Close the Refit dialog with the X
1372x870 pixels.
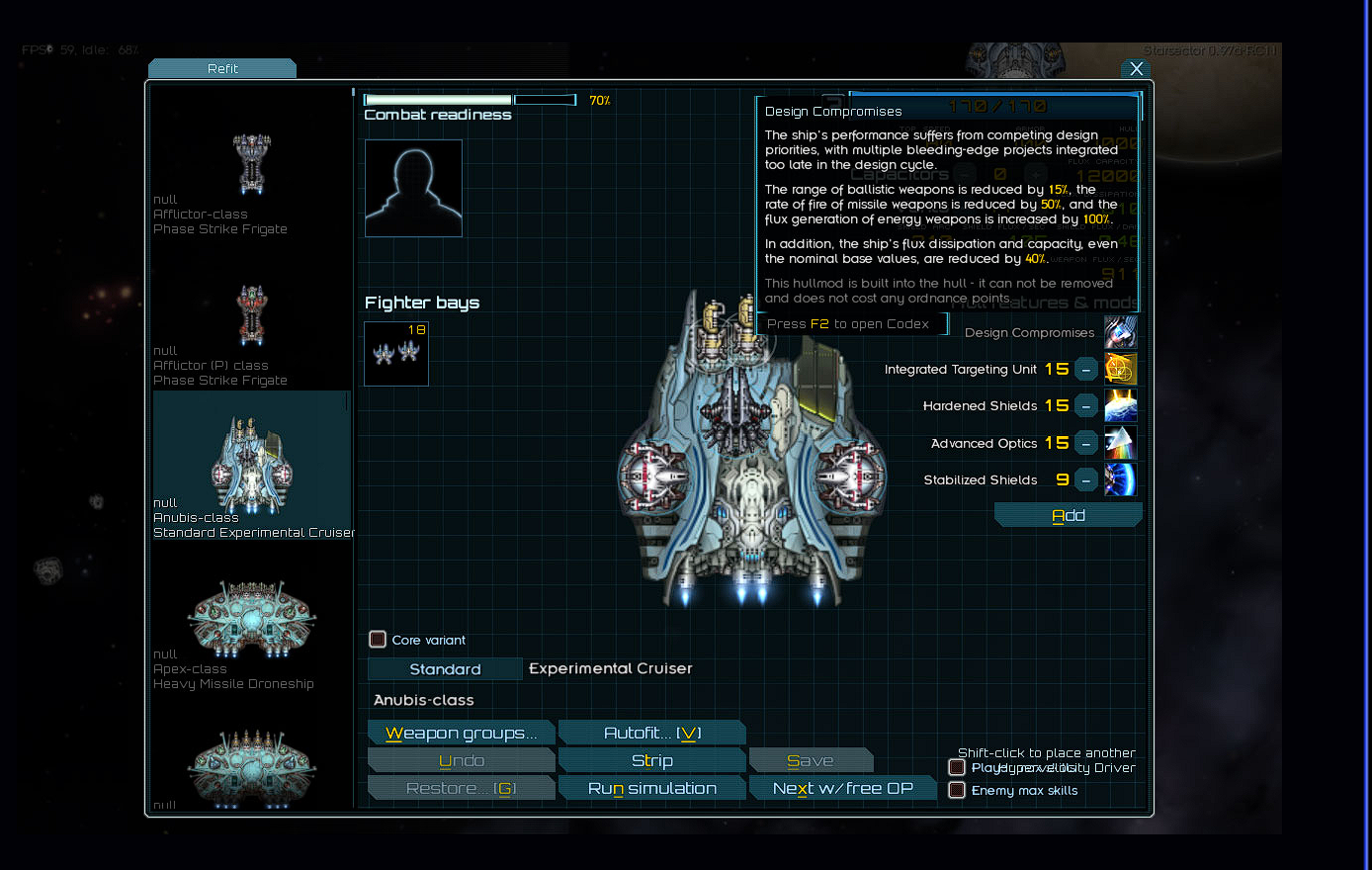1136,69
